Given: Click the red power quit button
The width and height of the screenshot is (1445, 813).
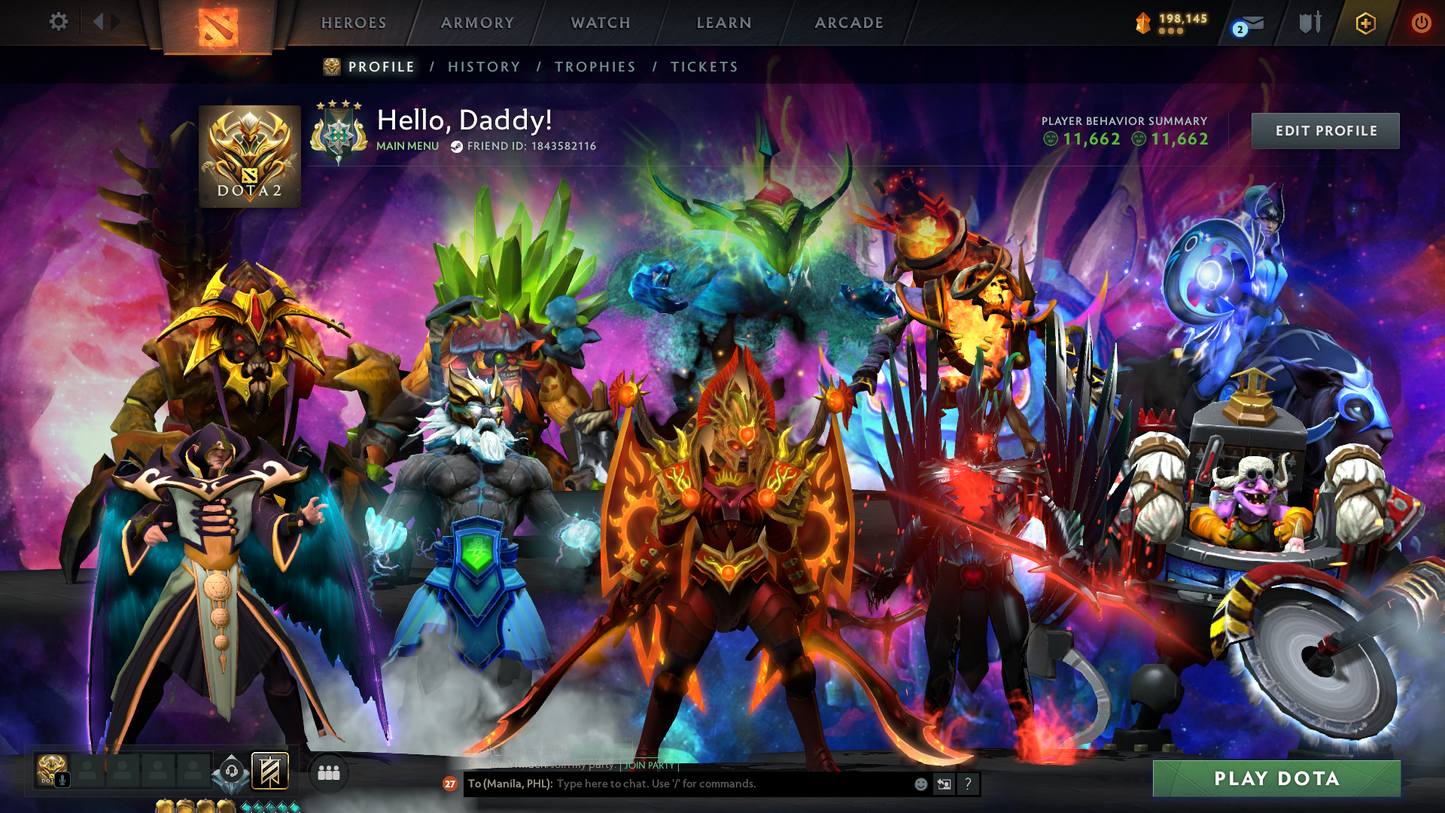Looking at the screenshot, I should tap(1420, 23).
